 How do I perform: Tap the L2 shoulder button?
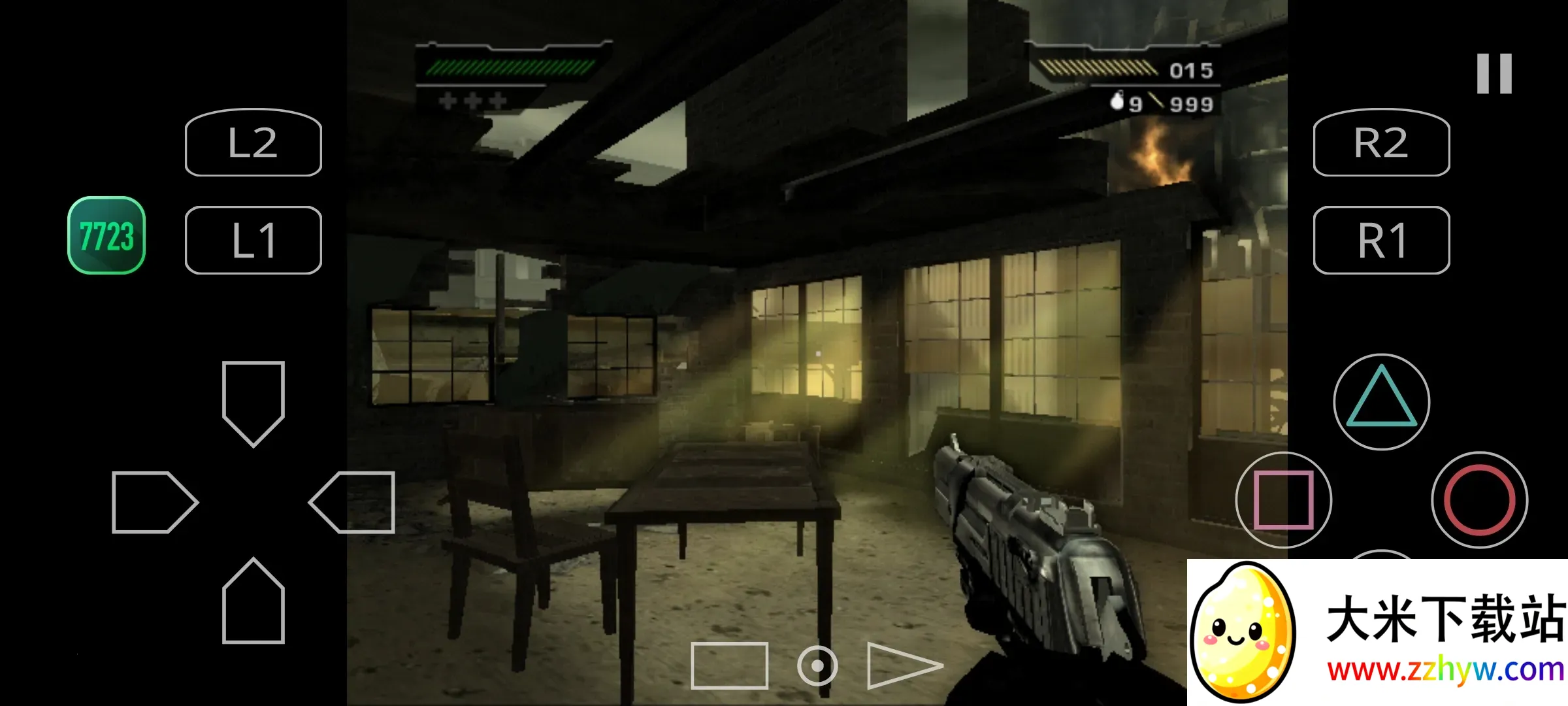point(253,143)
